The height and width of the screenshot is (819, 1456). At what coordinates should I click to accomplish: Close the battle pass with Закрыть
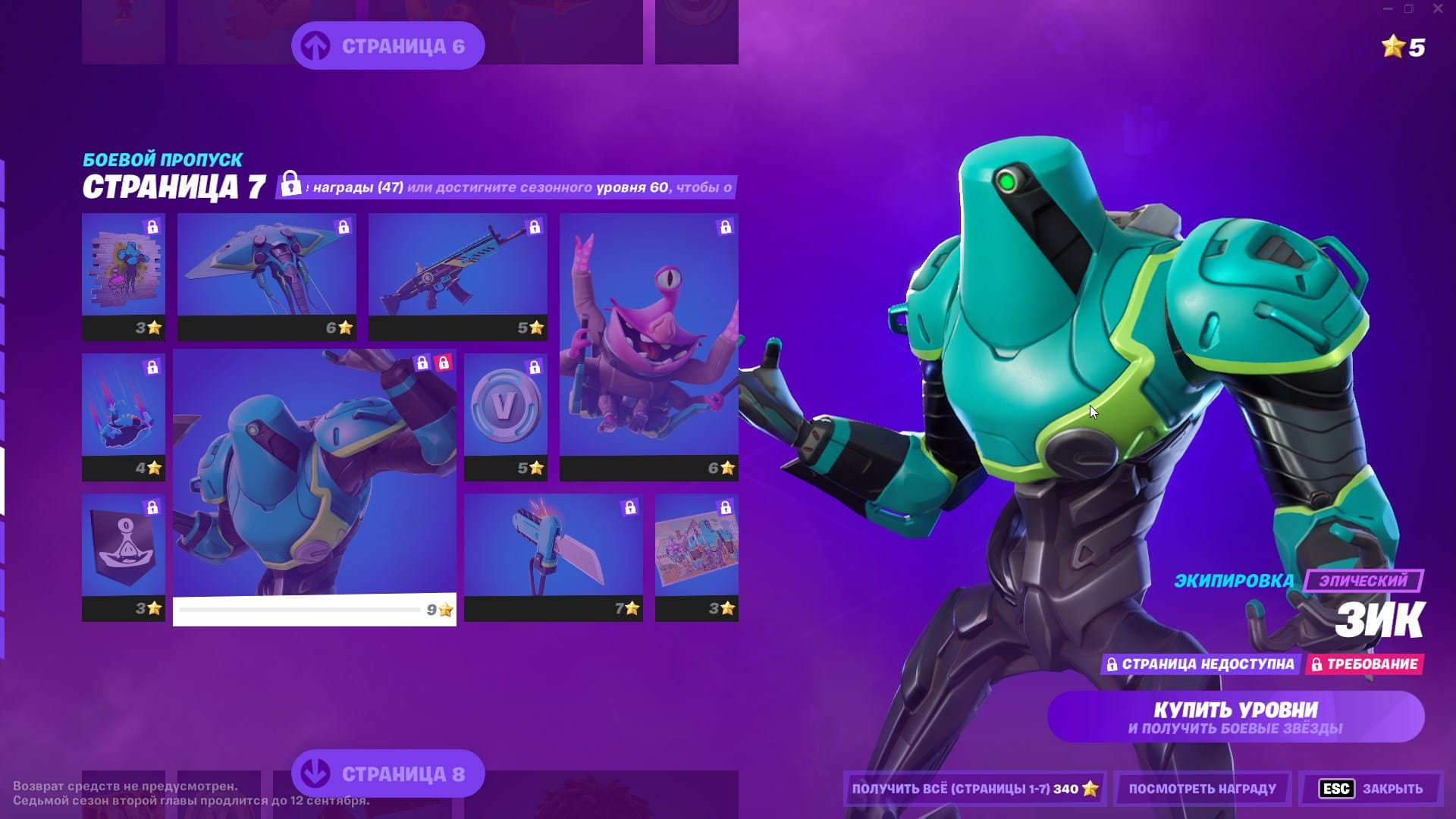pos(1371,789)
